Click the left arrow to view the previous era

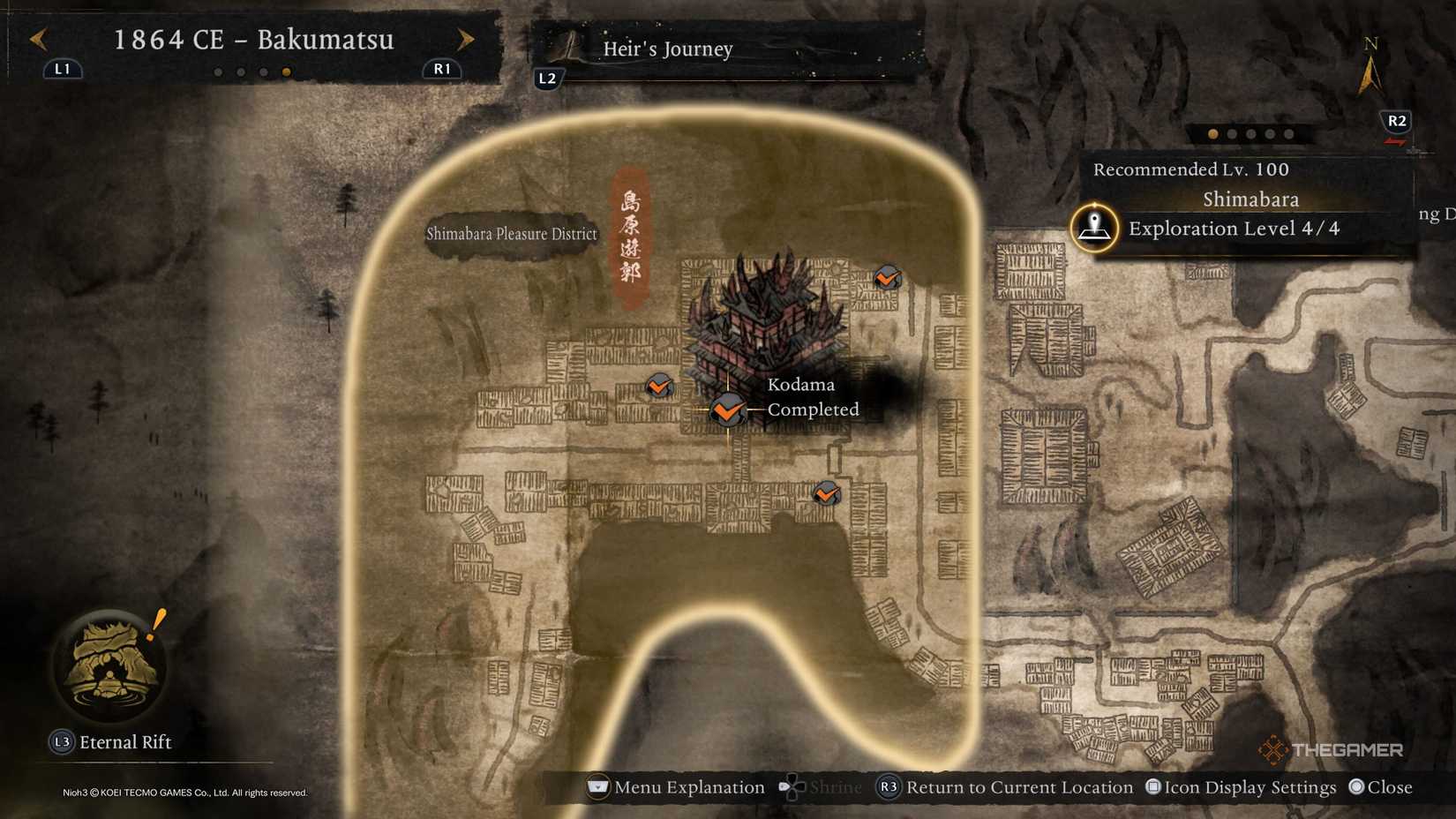point(37,39)
